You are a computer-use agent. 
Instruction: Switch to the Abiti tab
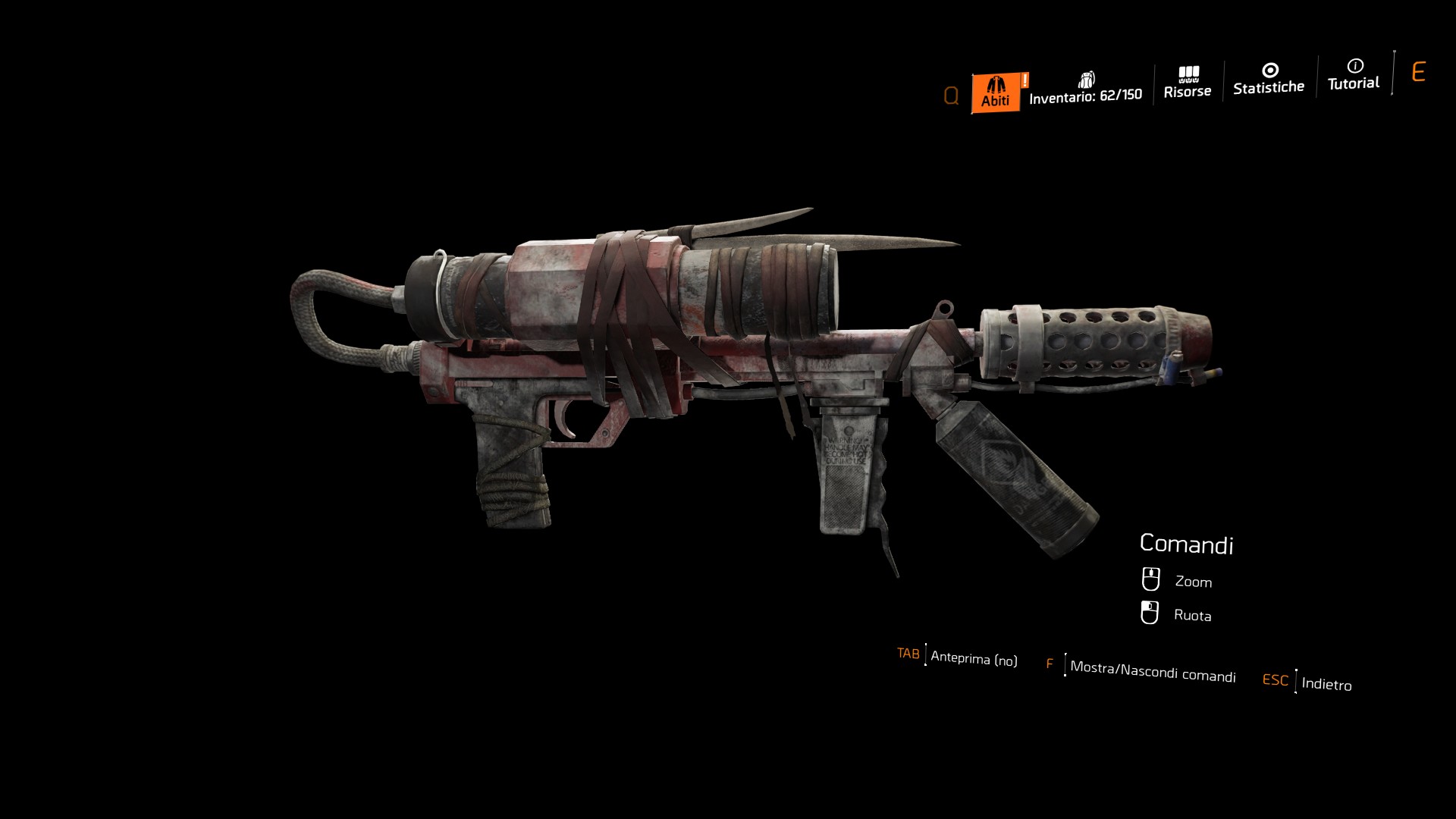click(995, 93)
